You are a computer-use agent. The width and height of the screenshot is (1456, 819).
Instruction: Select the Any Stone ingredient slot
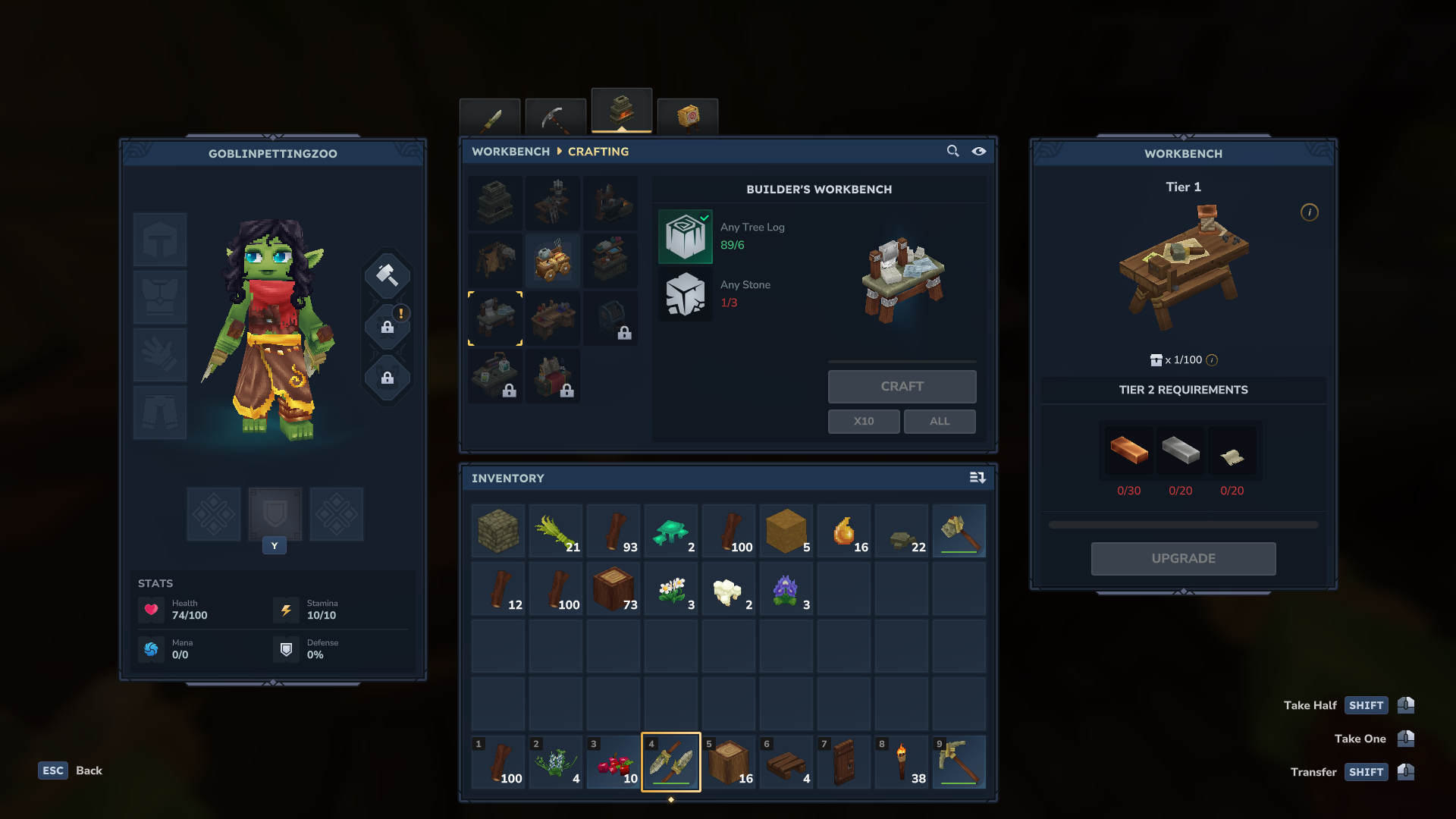686,294
